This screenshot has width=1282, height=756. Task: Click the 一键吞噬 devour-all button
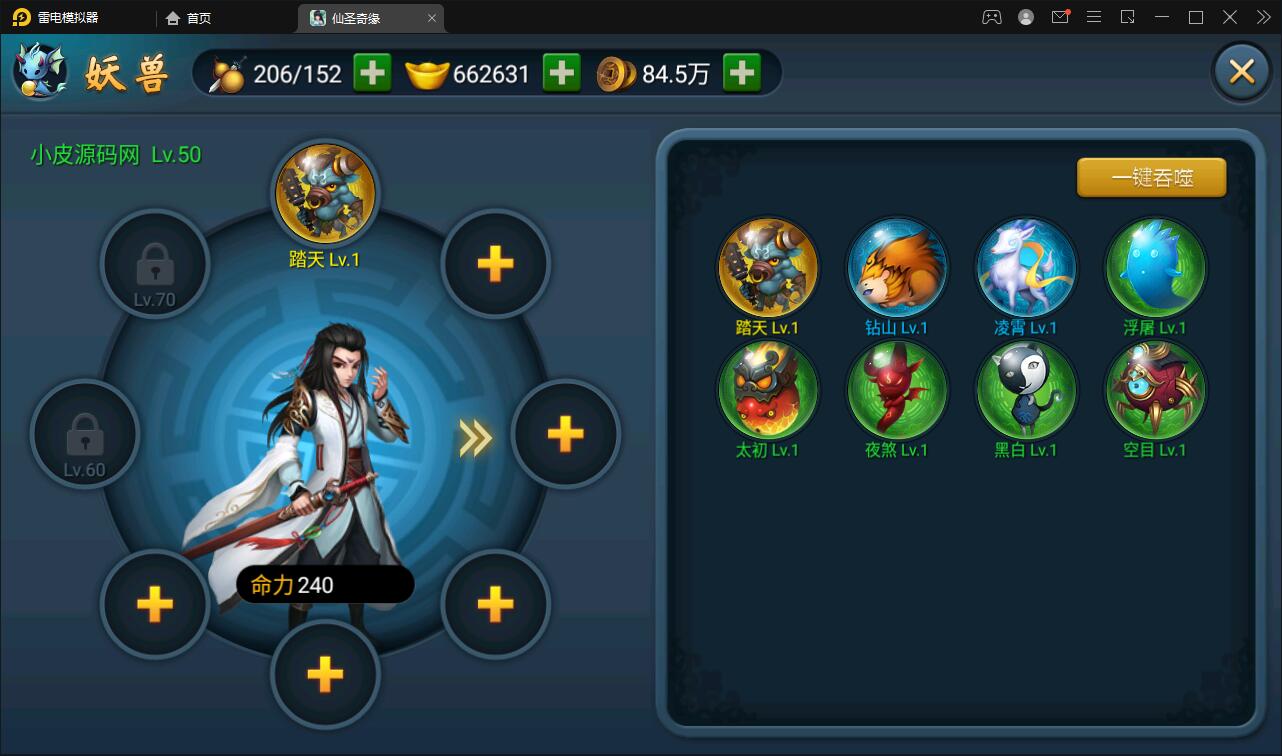click(x=1151, y=178)
